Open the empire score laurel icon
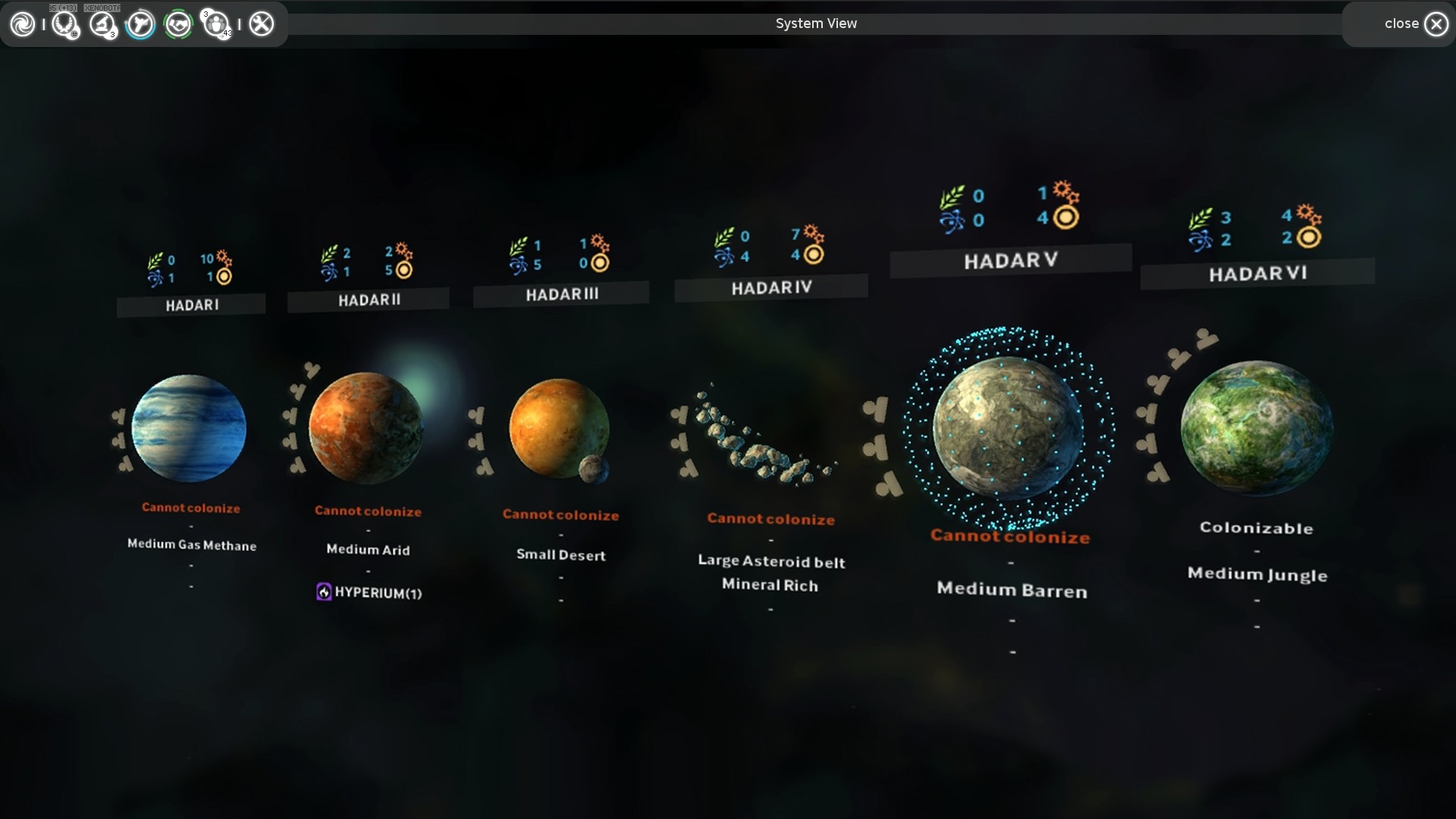 click(64, 24)
